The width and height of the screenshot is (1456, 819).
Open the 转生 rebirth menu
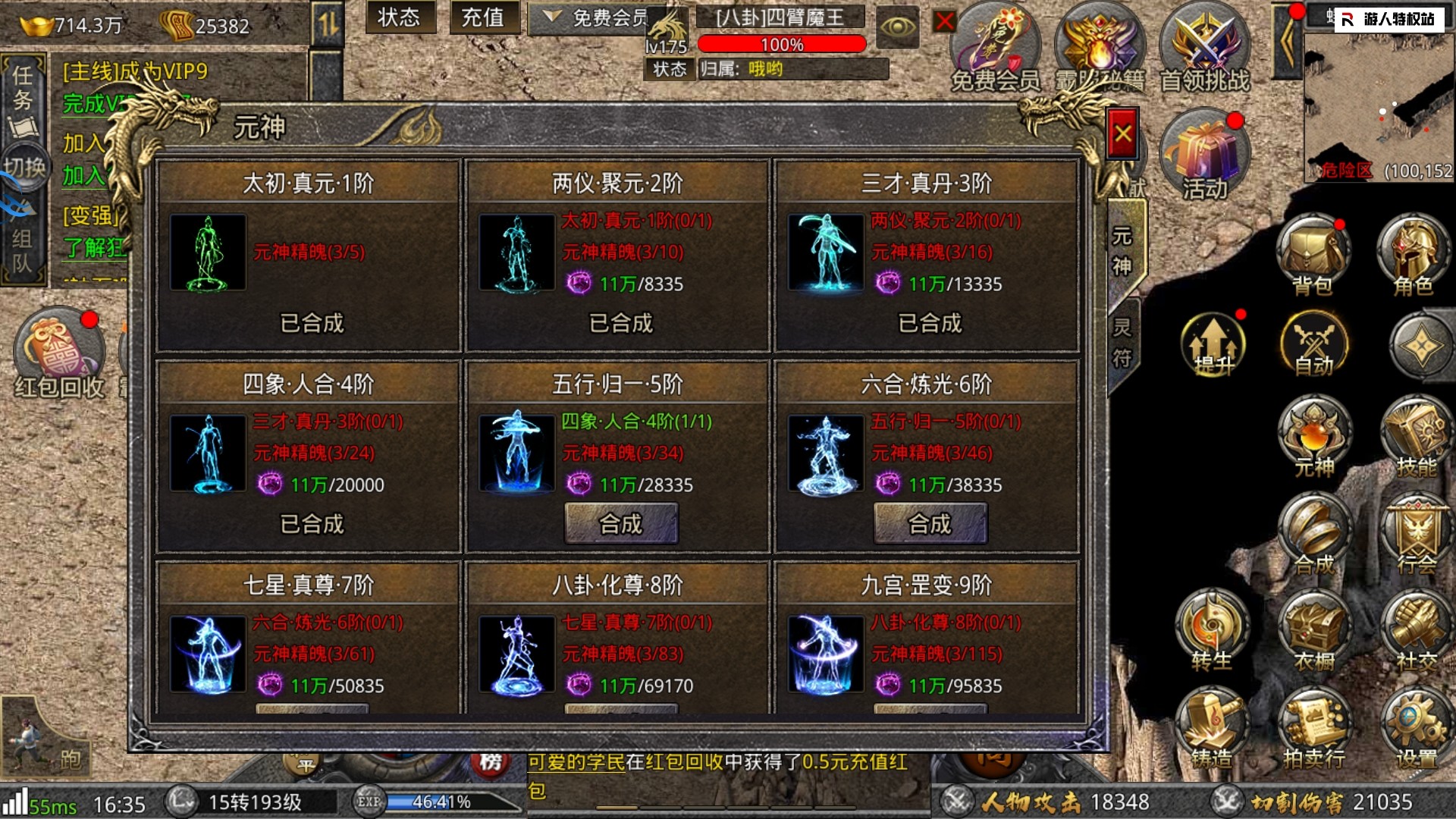click(1212, 629)
